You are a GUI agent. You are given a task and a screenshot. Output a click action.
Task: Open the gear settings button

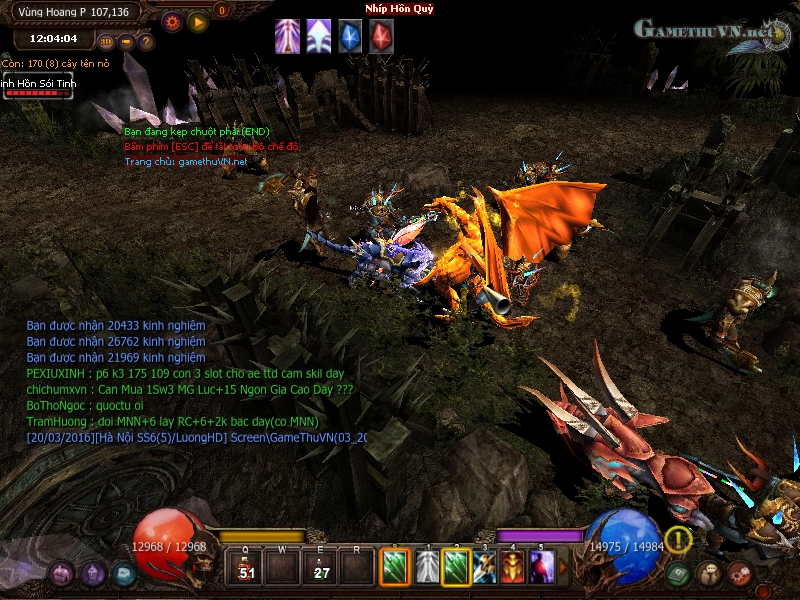click(x=171, y=21)
